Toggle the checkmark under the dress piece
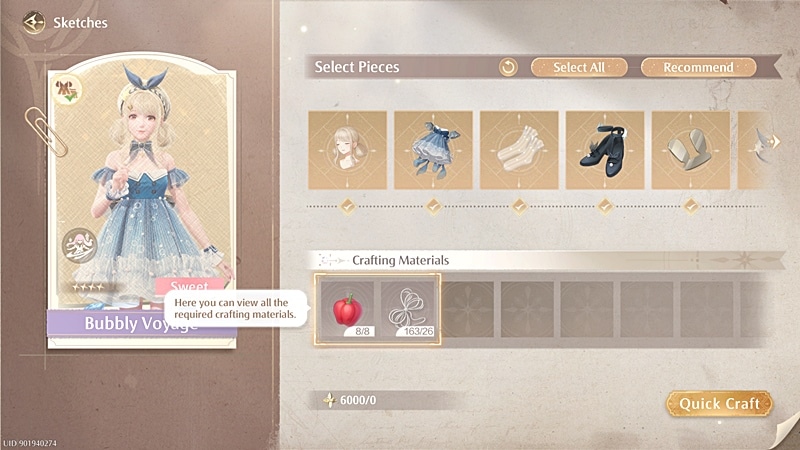 (x=433, y=206)
